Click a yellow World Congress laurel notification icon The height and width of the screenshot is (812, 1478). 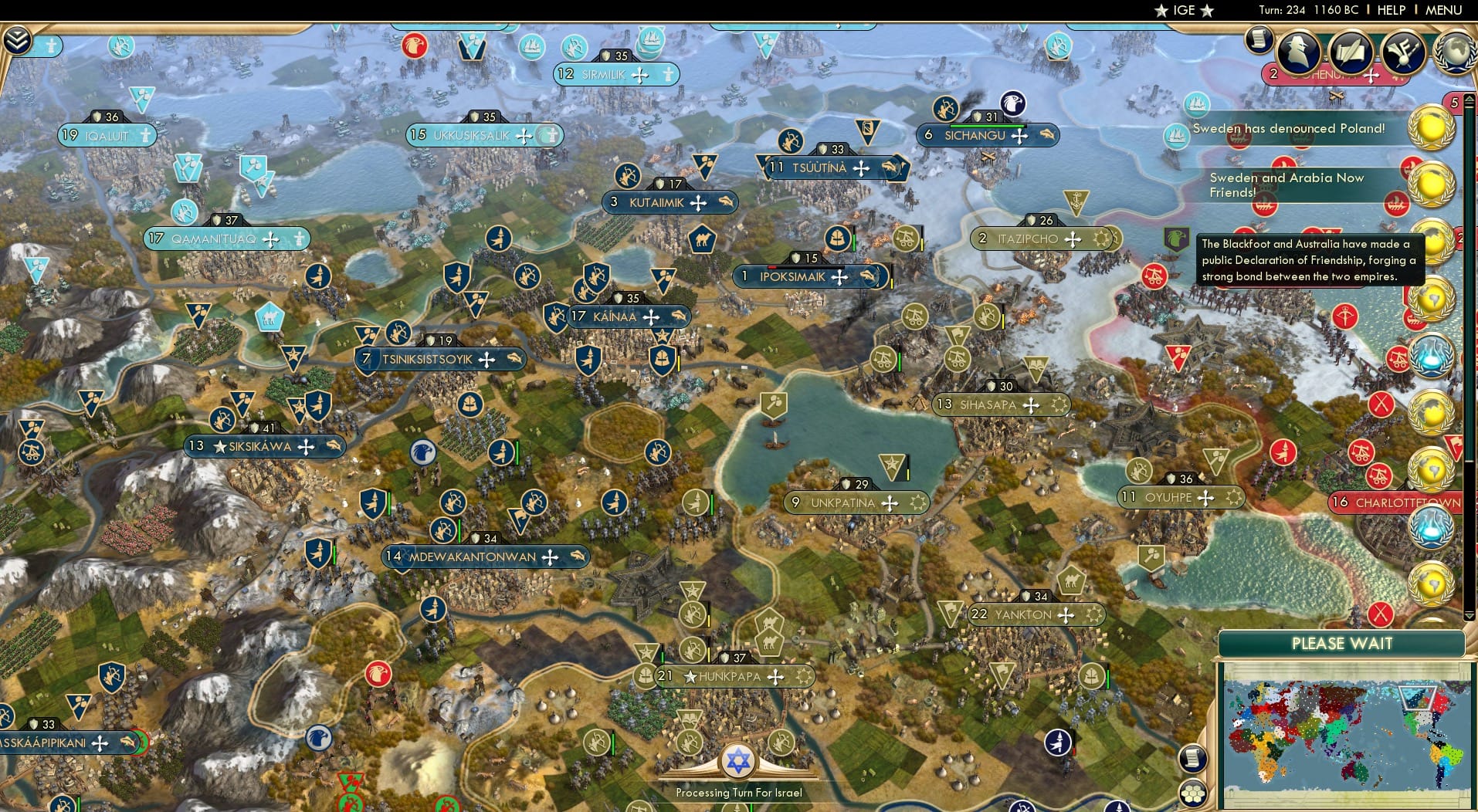(x=1431, y=126)
